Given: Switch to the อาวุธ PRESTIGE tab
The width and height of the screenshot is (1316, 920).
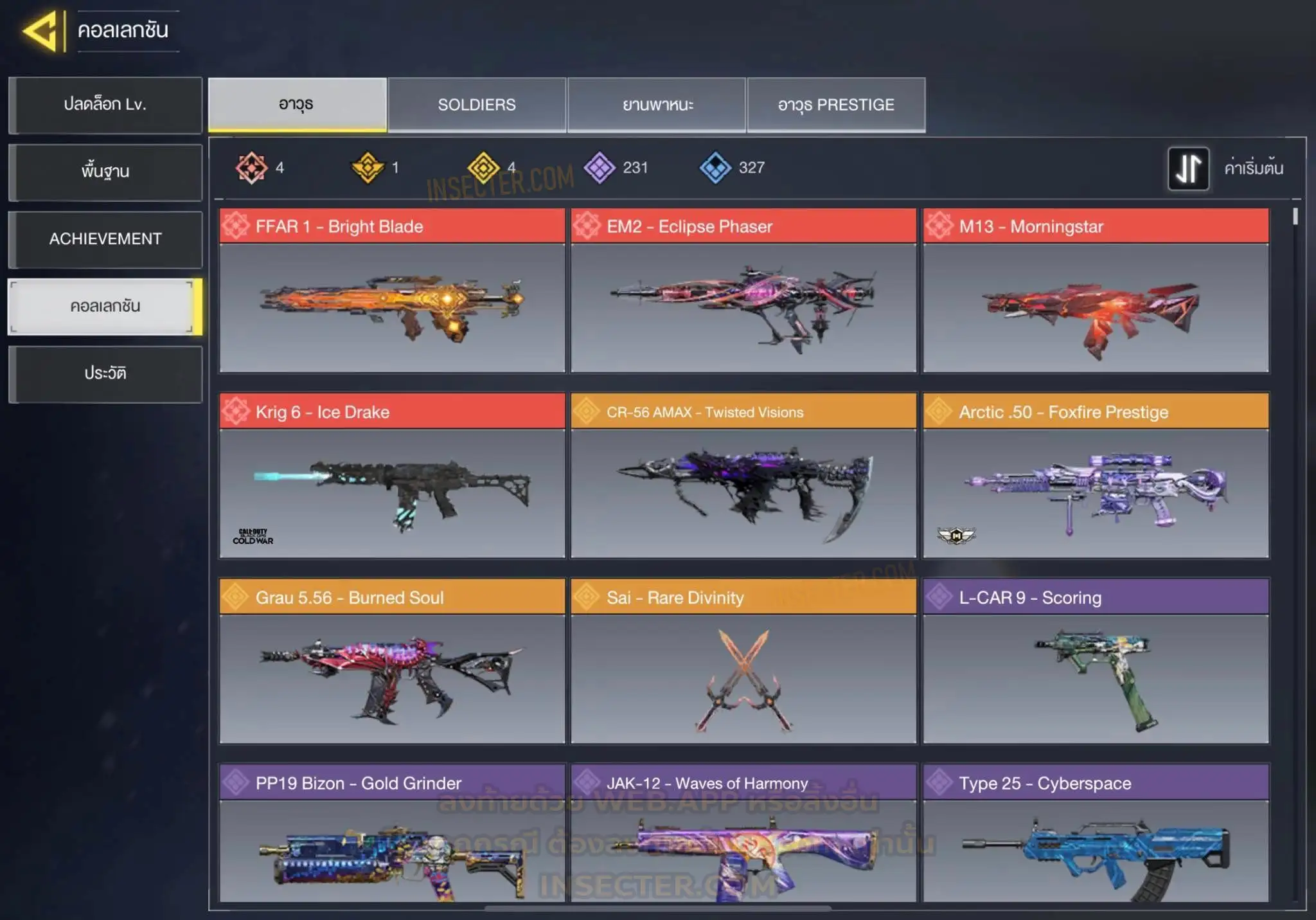Looking at the screenshot, I should click(x=836, y=105).
